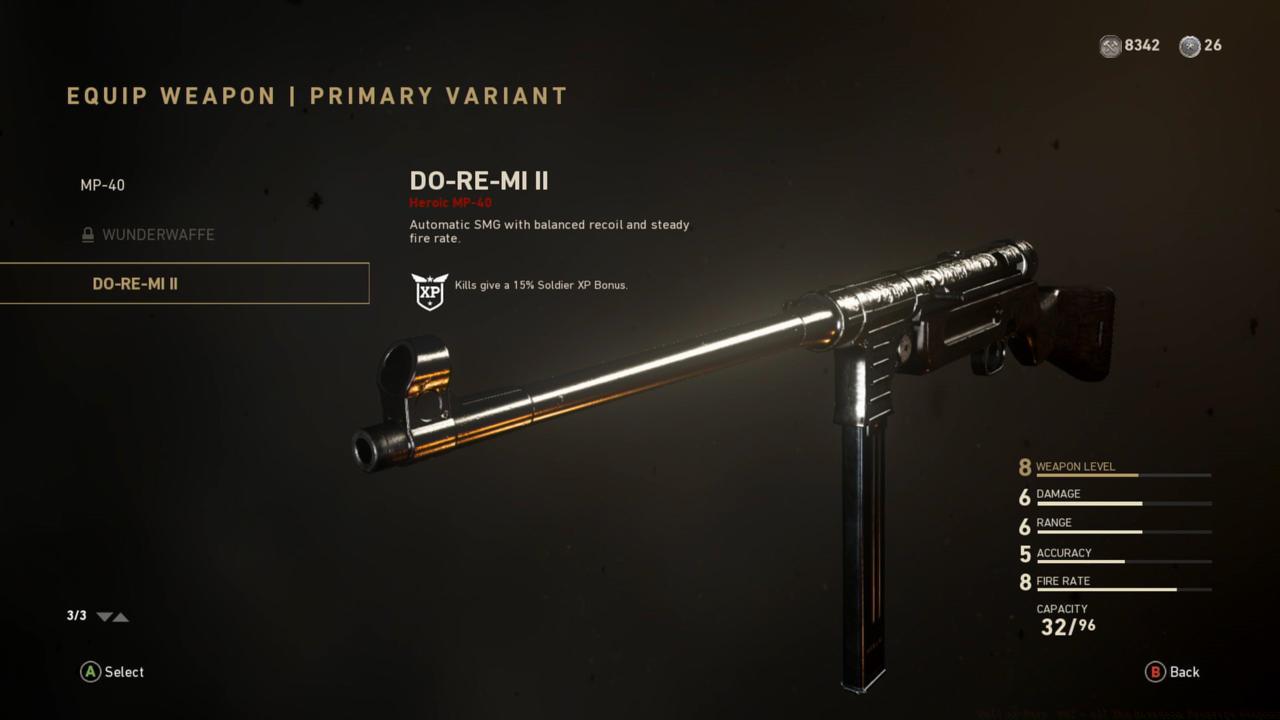The width and height of the screenshot is (1280, 720).
Task: Click the 3/3 page indicator
Action: [x=74, y=616]
